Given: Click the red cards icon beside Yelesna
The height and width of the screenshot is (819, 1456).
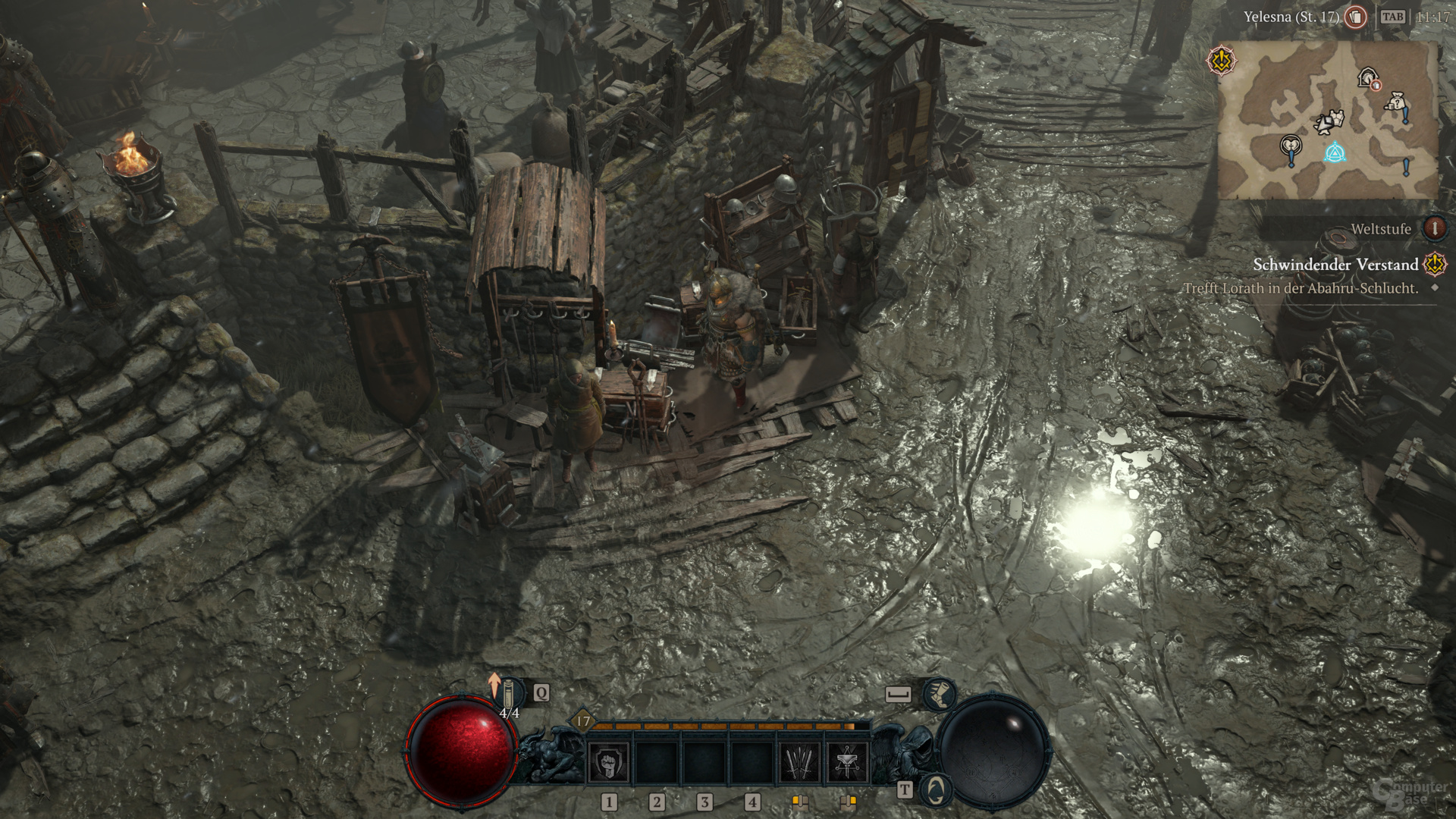Looking at the screenshot, I should click(1356, 17).
